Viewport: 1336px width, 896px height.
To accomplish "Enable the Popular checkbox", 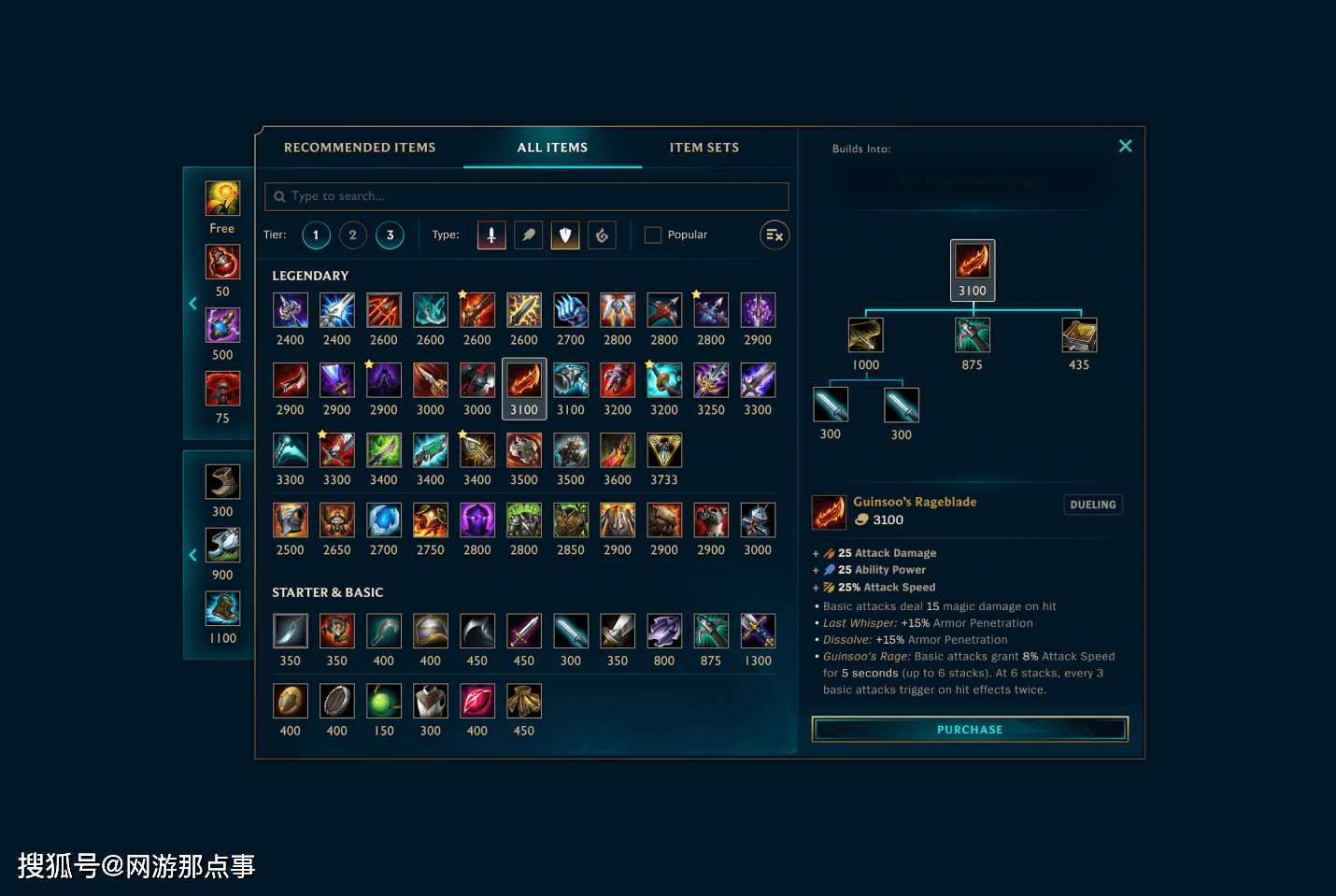I will (x=653, y=235).
